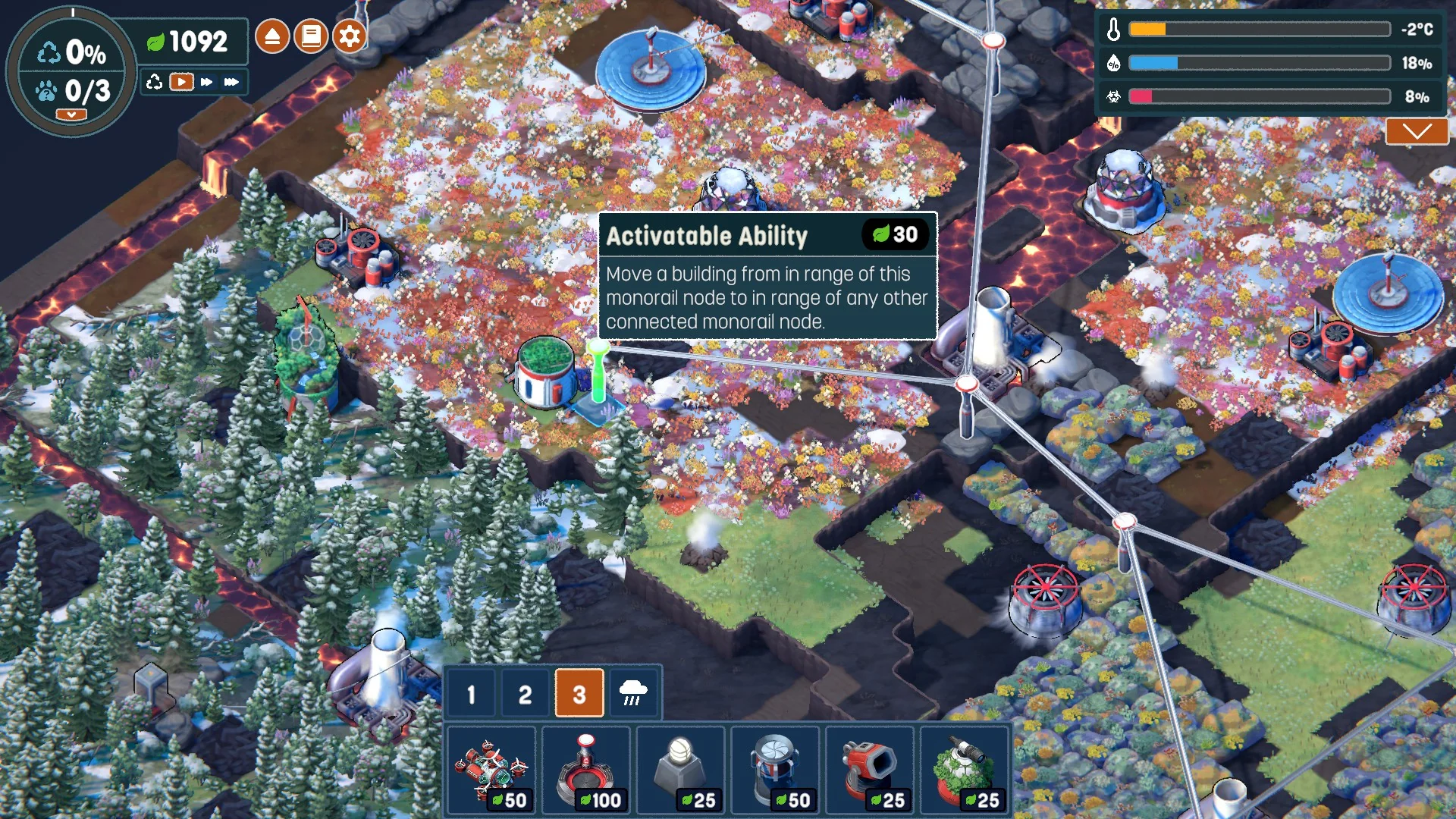Click the orange eject button
Viewport: 1456px width, 819px height.
pos(272,36)
